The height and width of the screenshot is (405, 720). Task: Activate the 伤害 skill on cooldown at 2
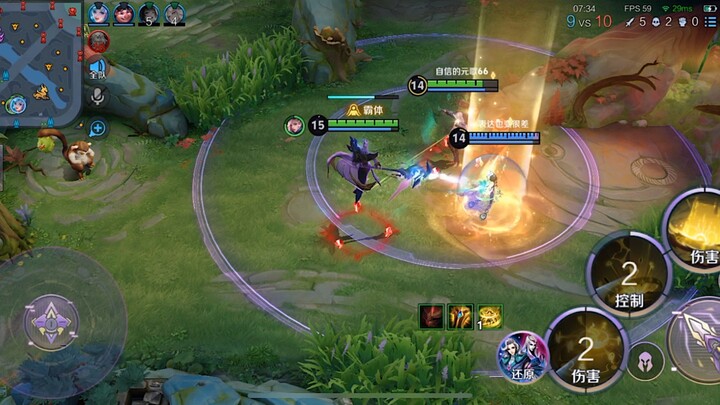point(586,351)
